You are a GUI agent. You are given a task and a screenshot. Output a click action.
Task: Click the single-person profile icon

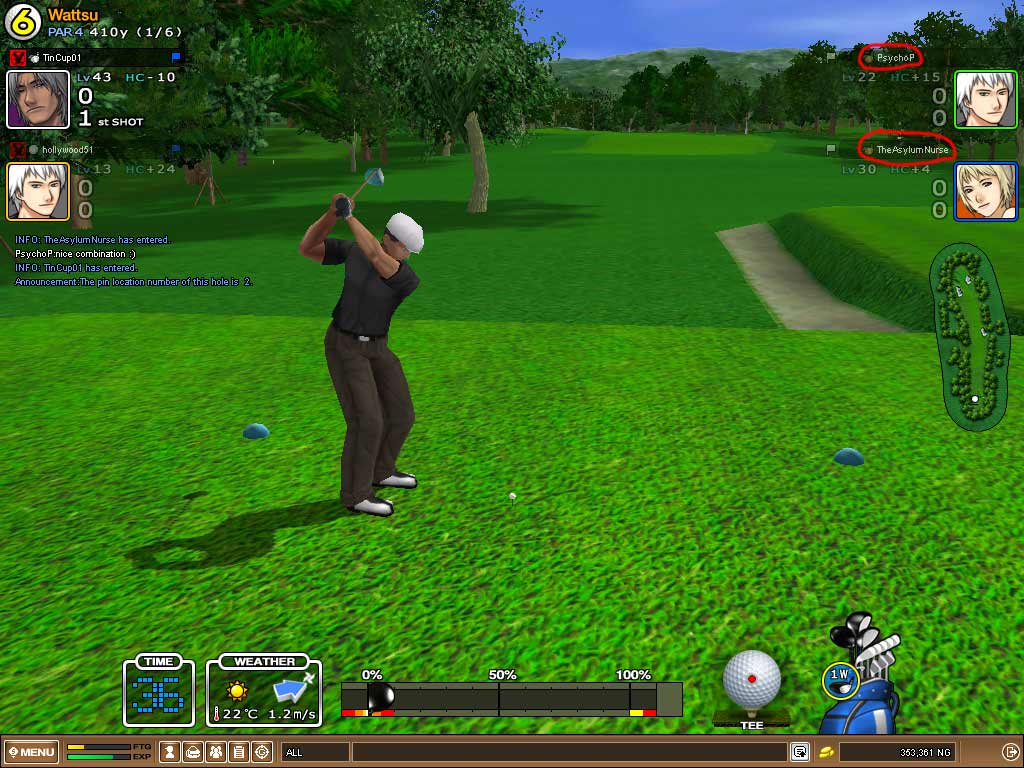pyautogui.click(x=171, y=752)
